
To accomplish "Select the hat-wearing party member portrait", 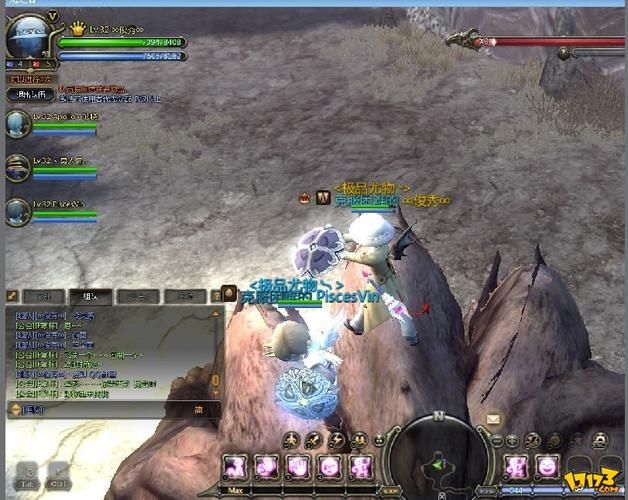I will tap(17, 167).
